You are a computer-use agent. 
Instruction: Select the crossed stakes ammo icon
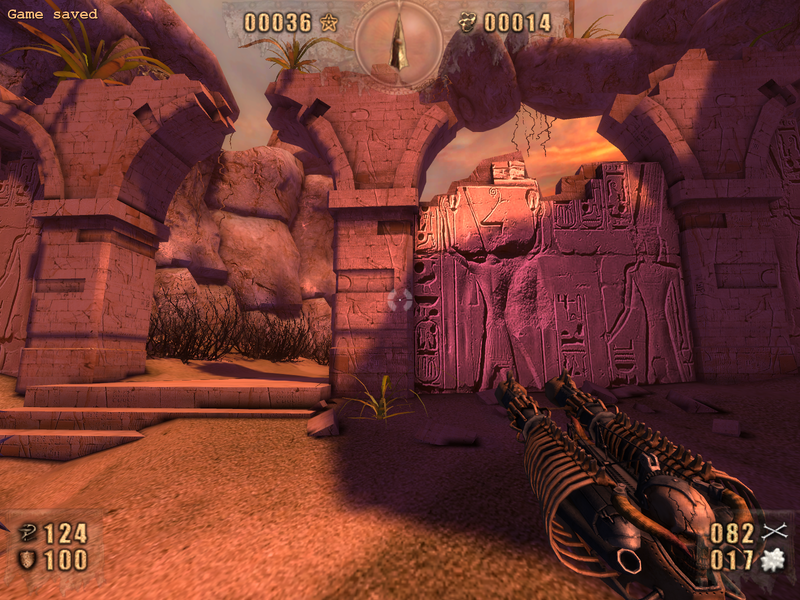[775, 532]
